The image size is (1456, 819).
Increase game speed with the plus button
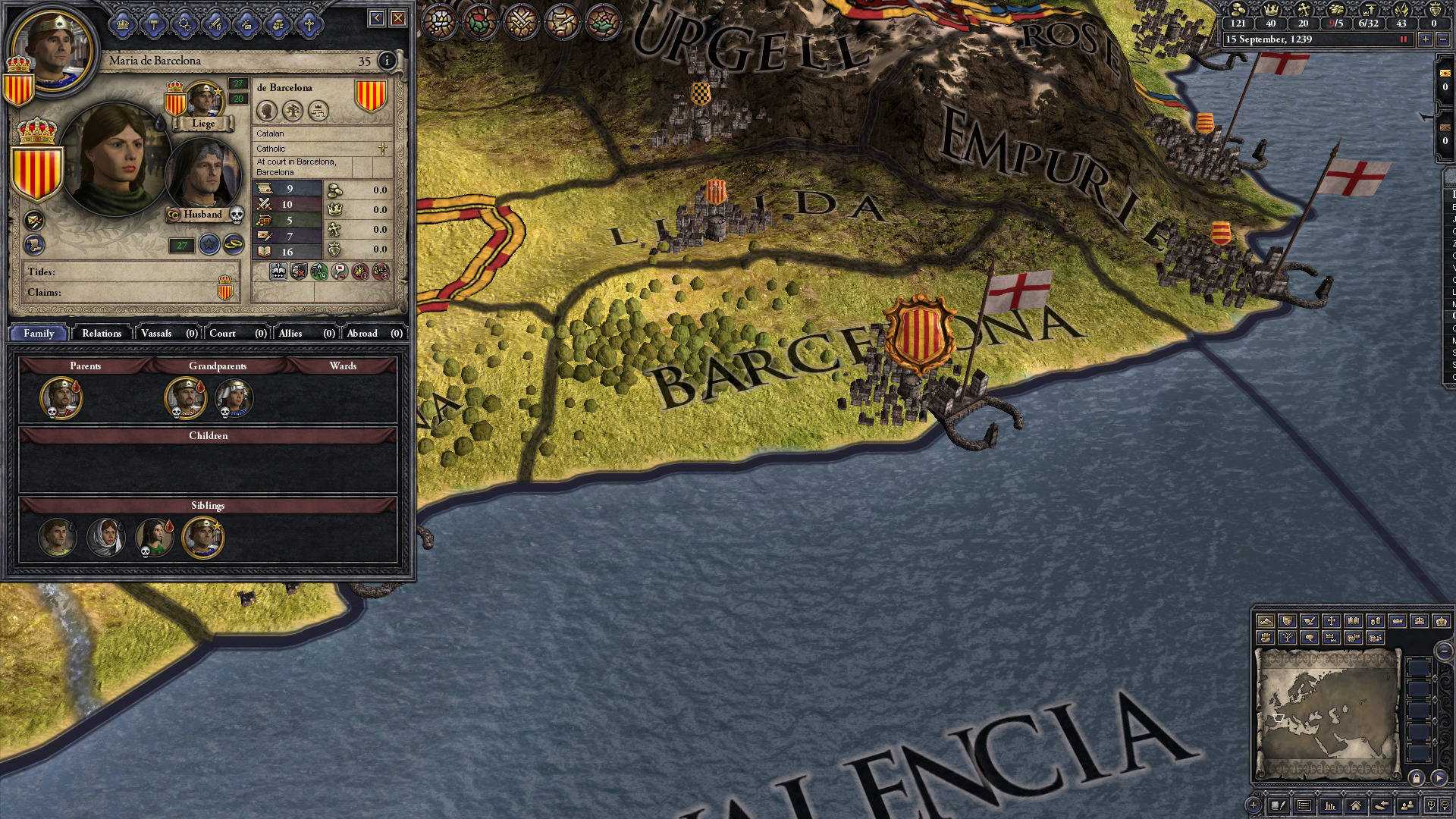coord(1426,39)
